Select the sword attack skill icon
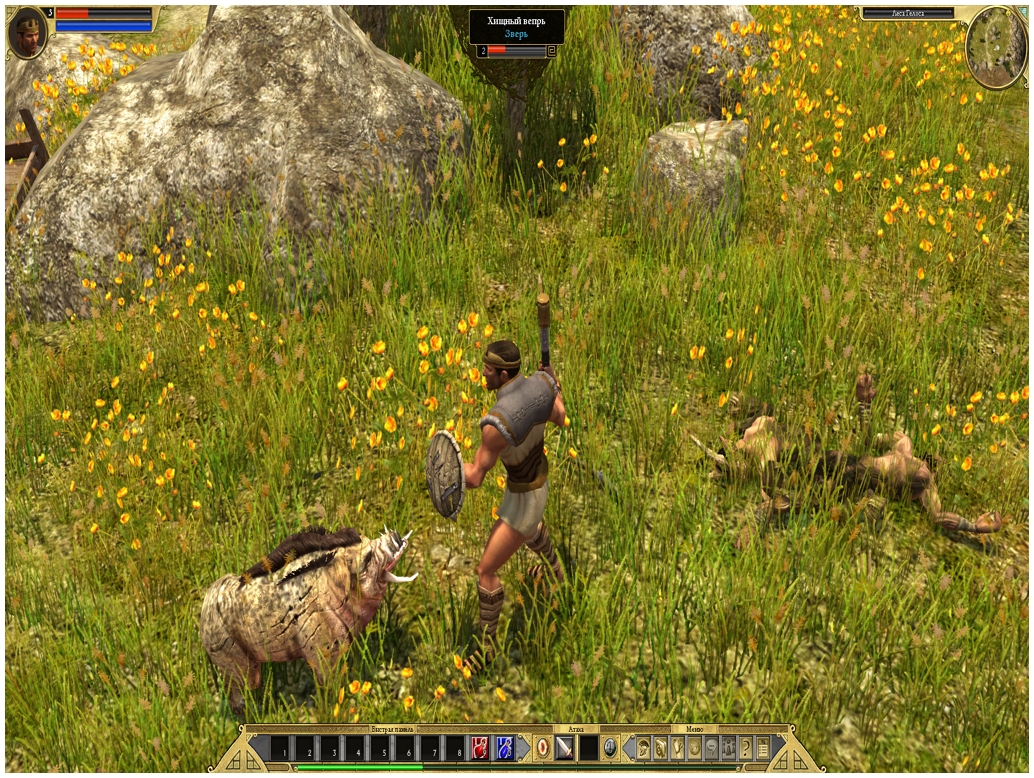 [x=565, y=747]
